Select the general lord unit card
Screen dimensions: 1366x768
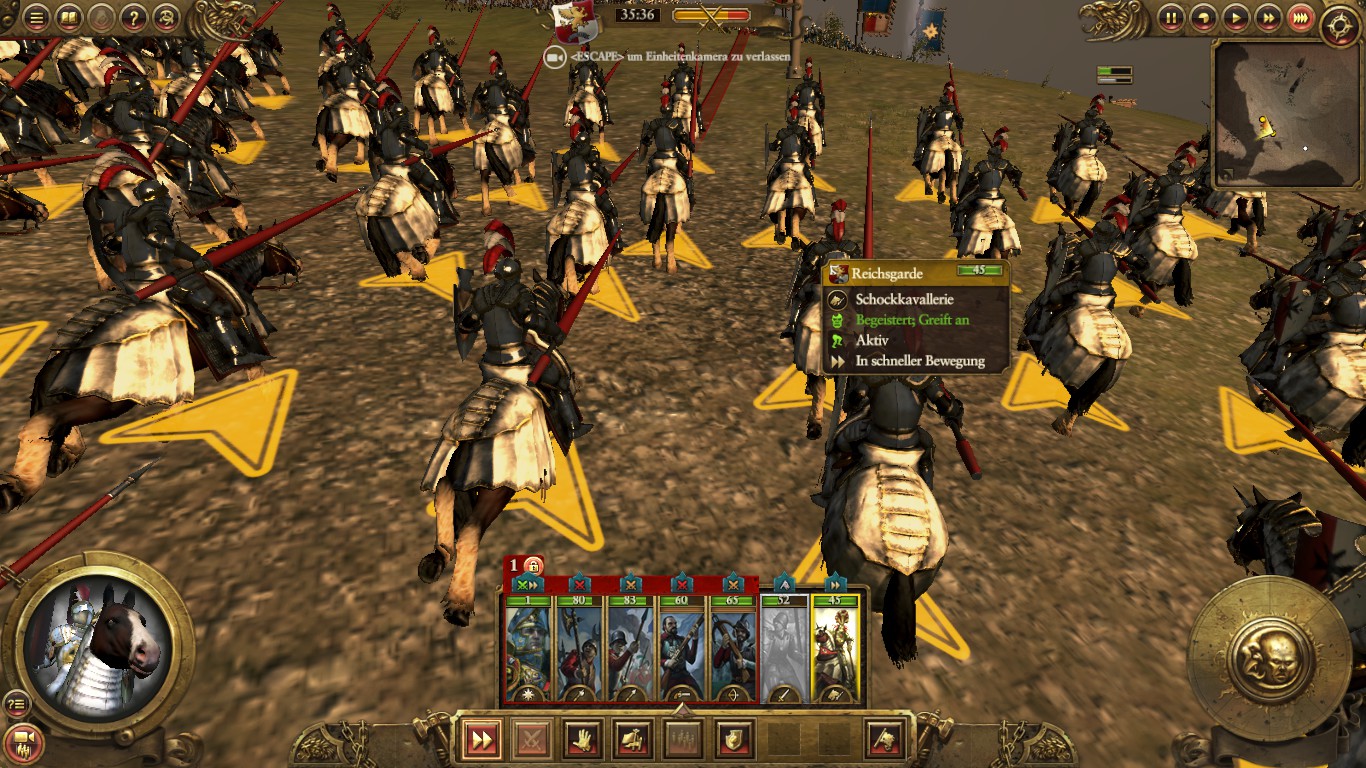(529, 650)
